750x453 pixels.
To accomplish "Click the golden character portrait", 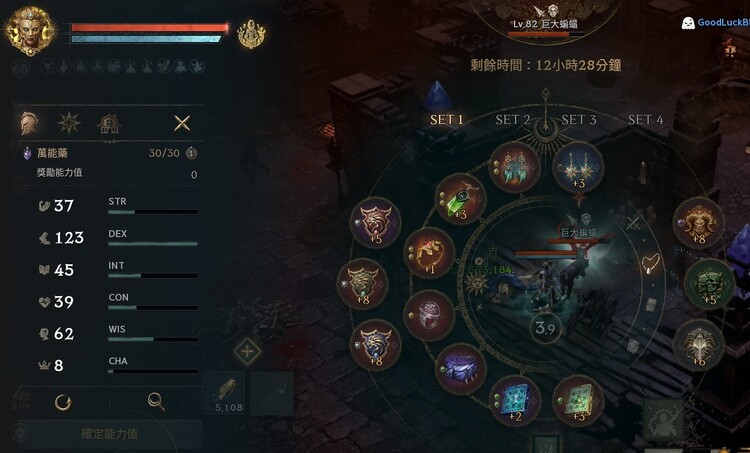I will pos(30,31).
